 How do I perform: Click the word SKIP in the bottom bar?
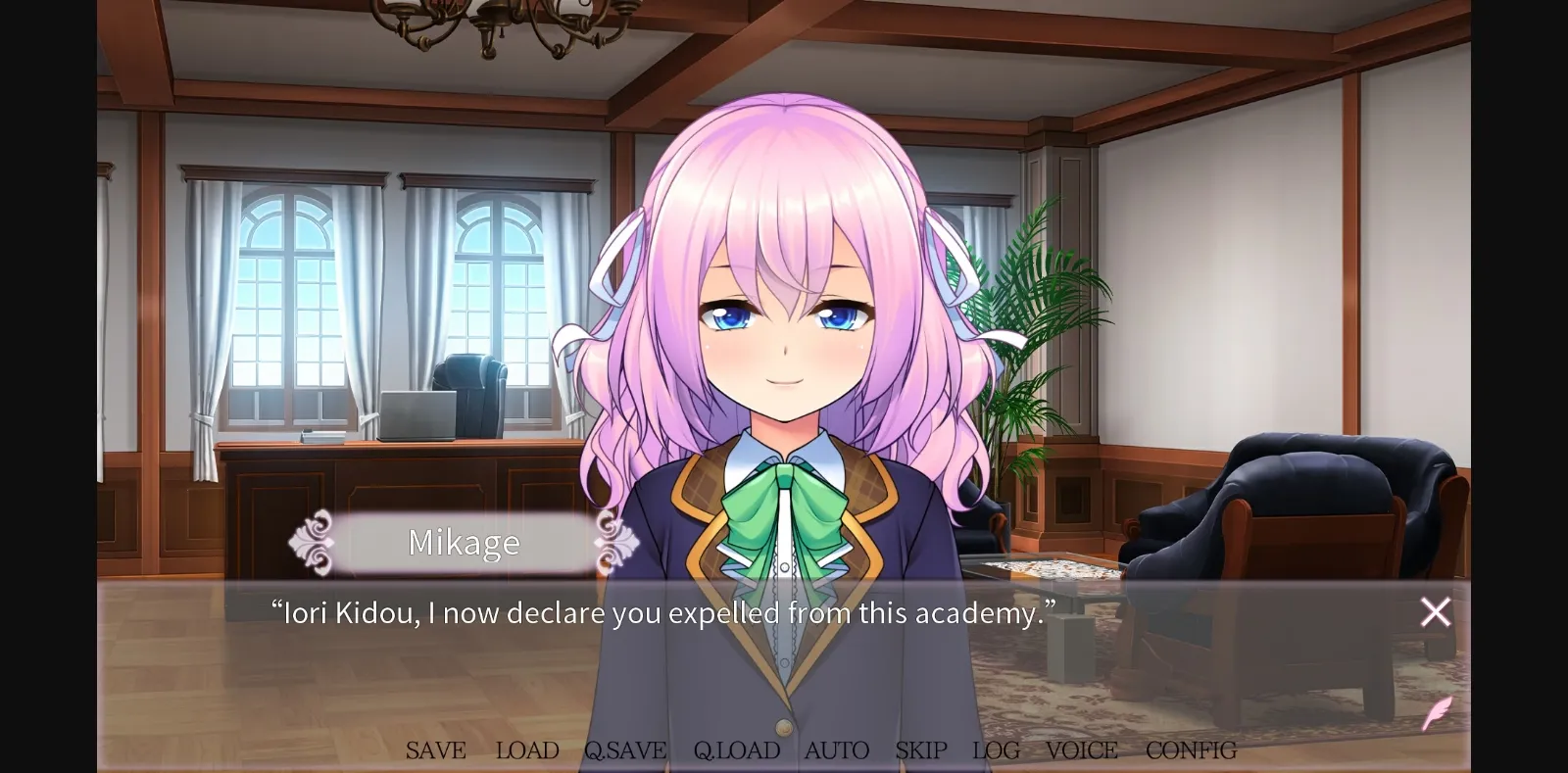(x=919, y=749)
